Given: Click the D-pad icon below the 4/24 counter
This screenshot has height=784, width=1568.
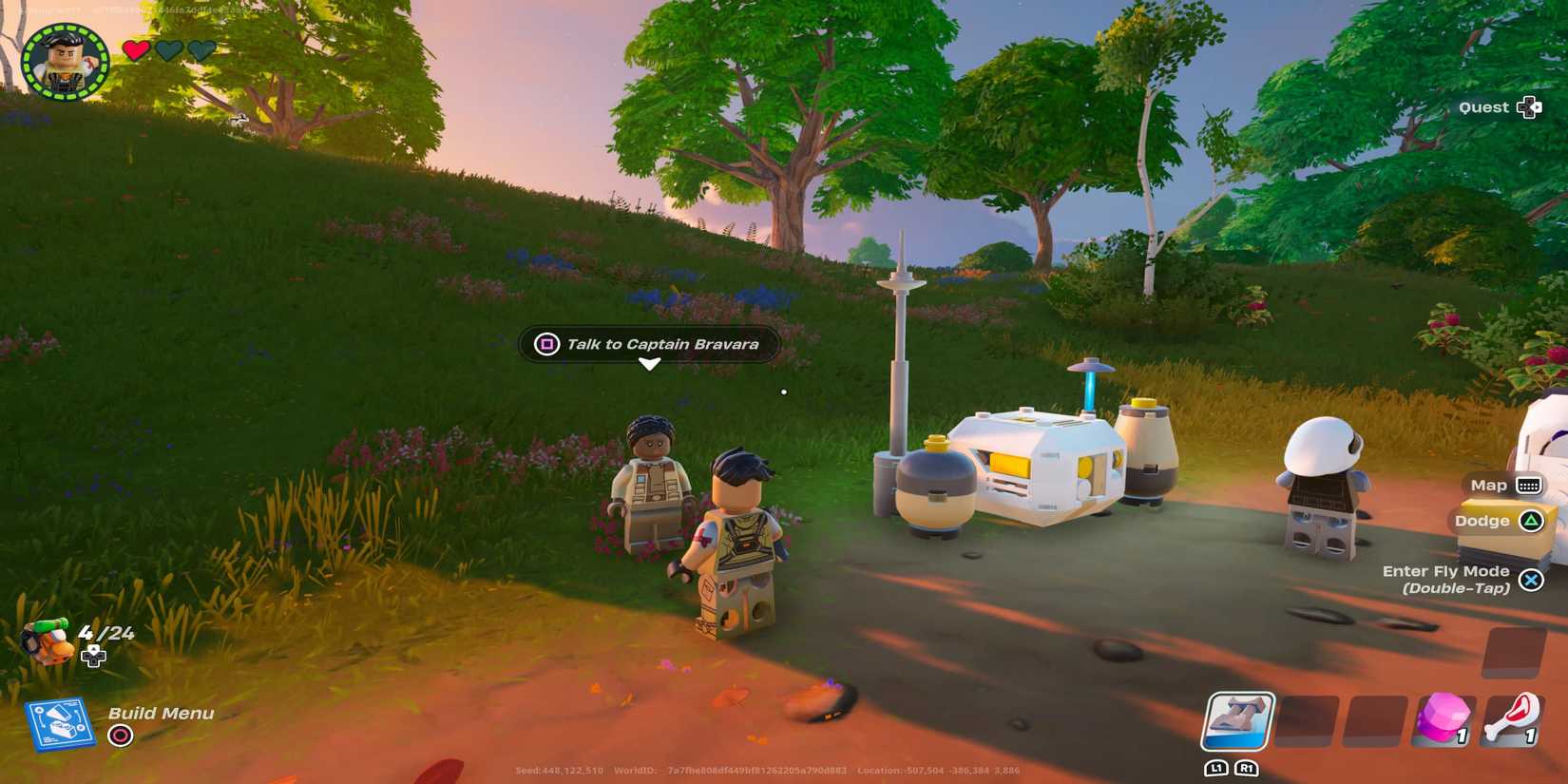Looking at the screenshot, I should [x=92, y=656].
